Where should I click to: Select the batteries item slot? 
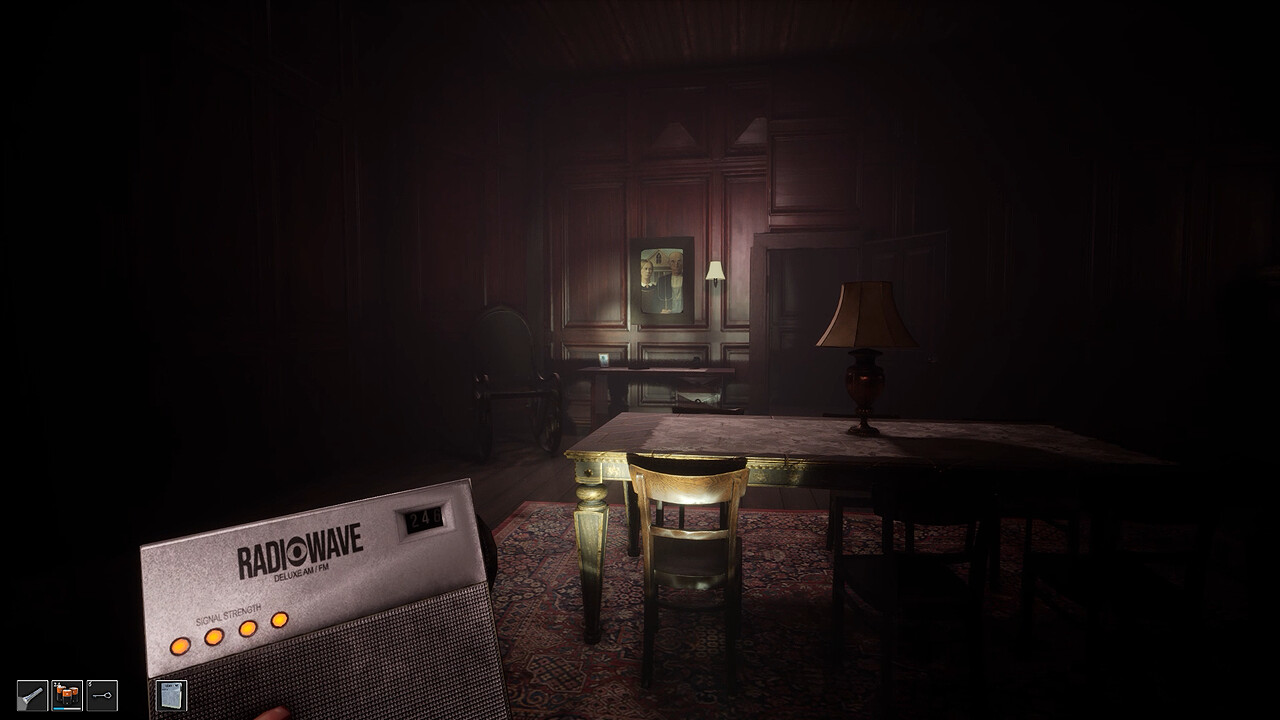(x=67, y=694)
